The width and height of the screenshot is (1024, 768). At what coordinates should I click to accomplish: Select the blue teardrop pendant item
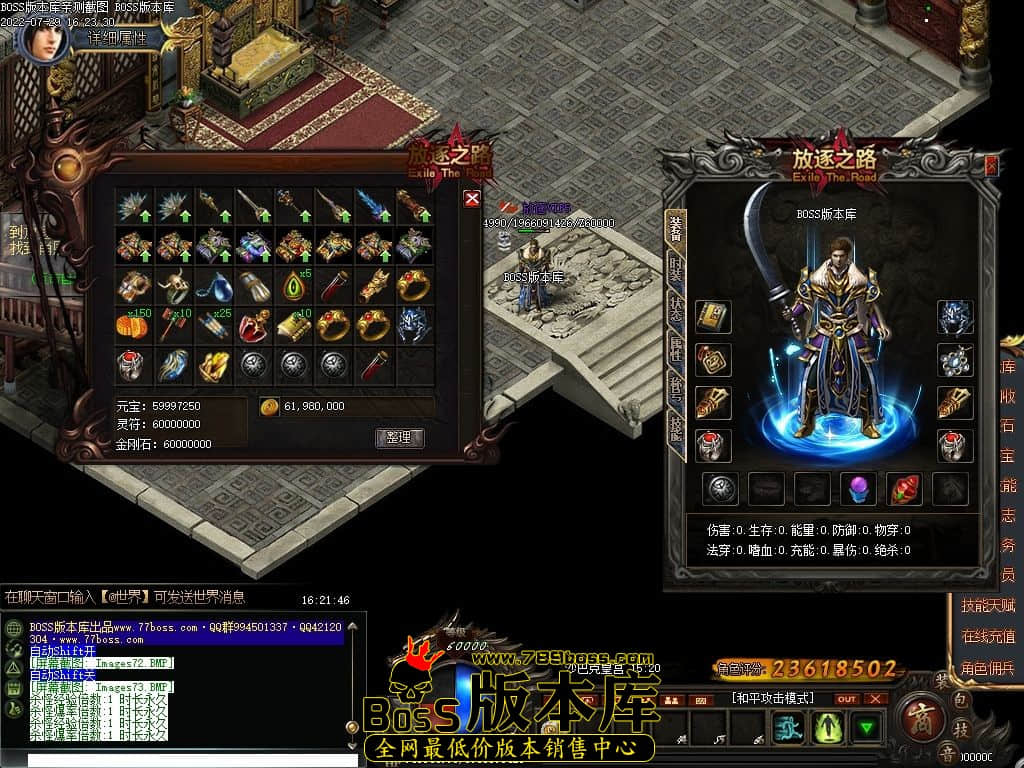click(x=214, y=286)
